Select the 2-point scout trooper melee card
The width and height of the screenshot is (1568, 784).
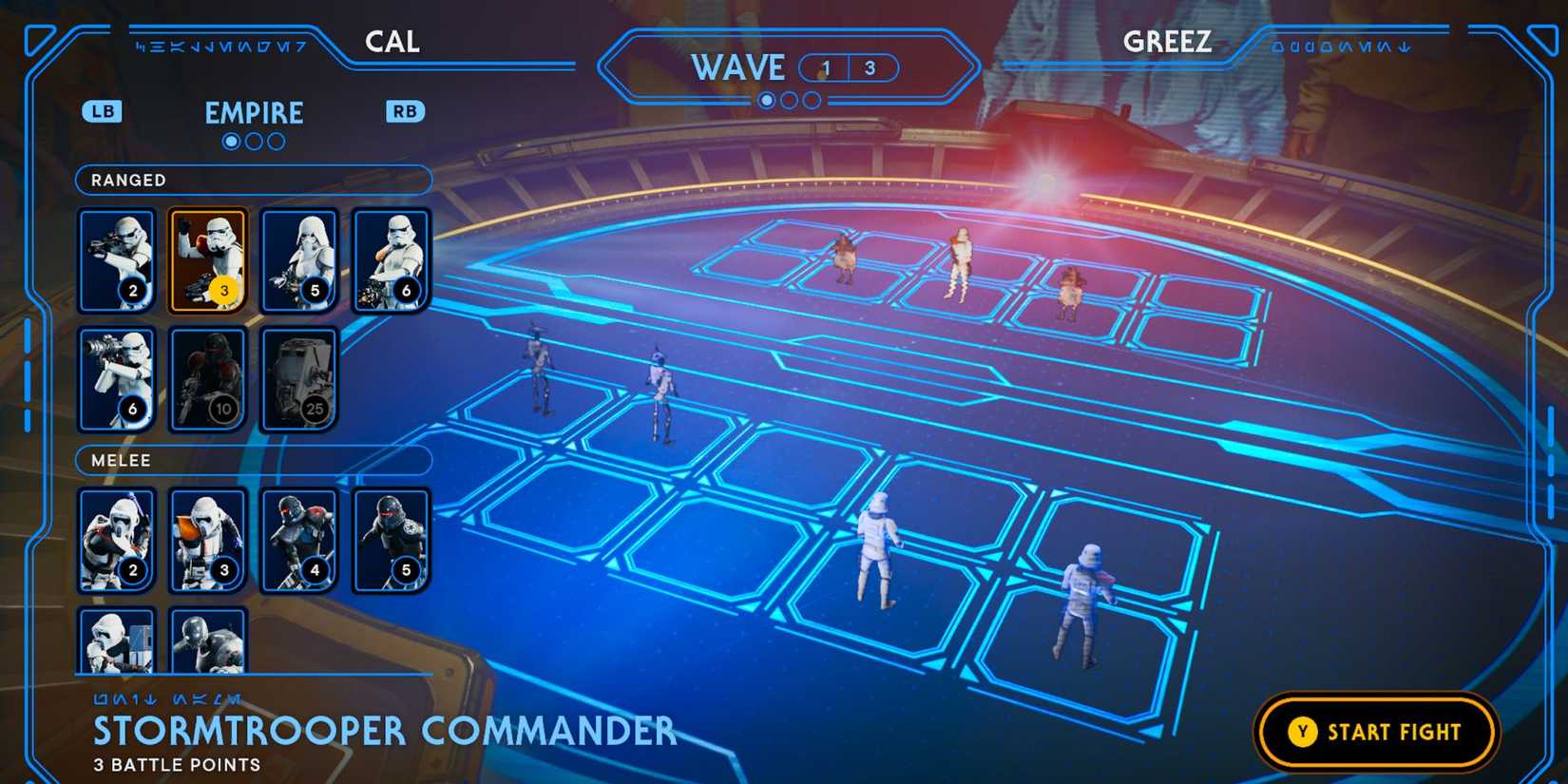pos(116,541)
